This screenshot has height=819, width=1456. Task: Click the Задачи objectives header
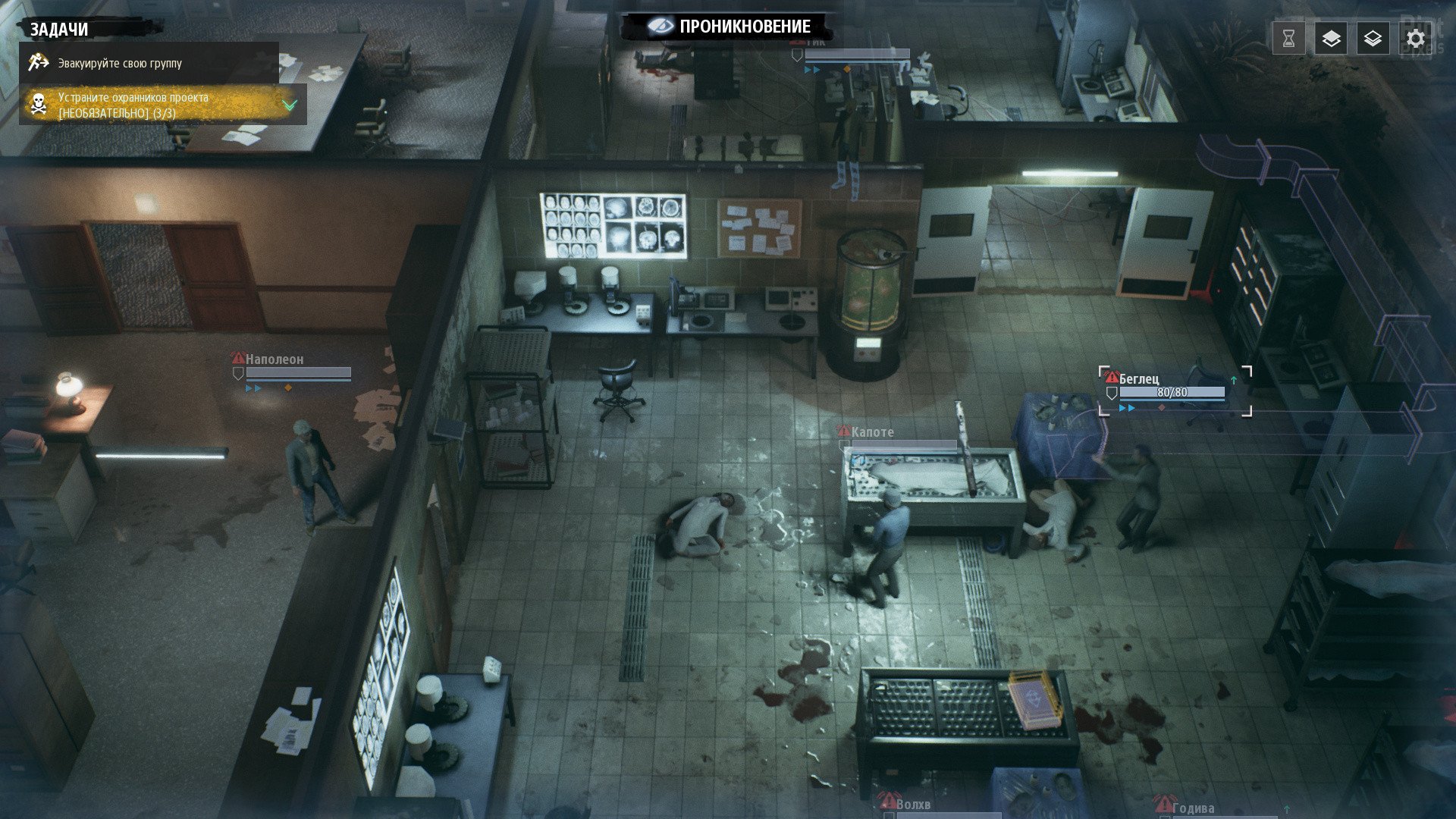tap(59, 30)
